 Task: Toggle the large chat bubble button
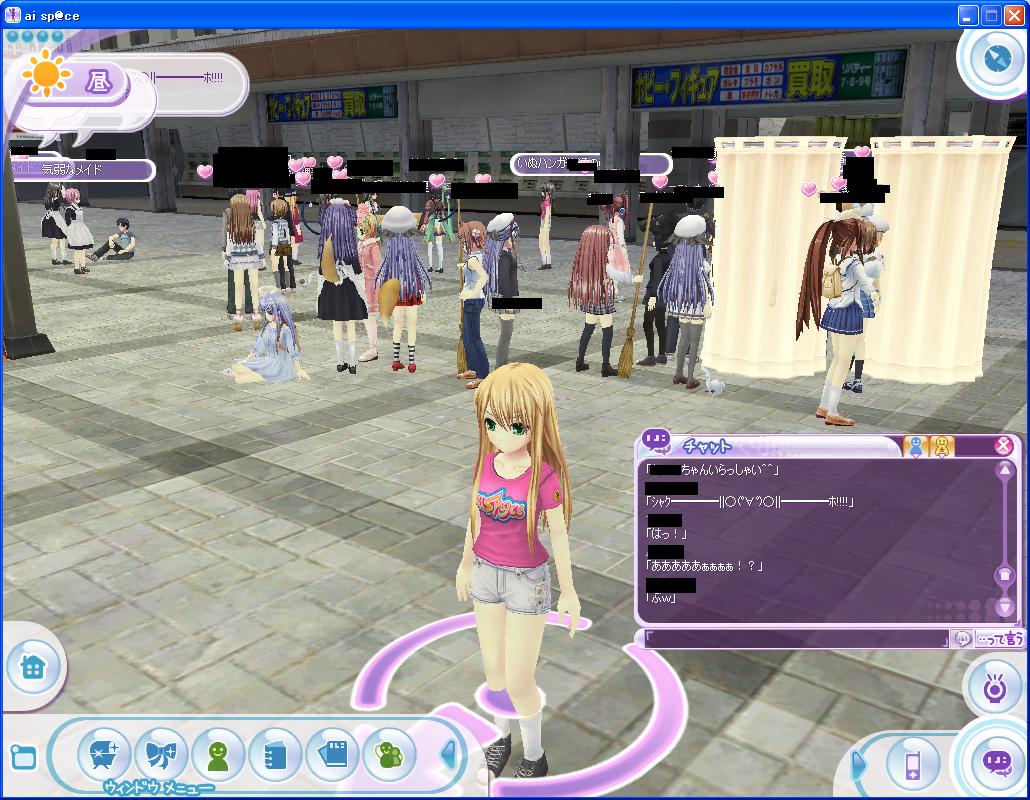(996, 762)
